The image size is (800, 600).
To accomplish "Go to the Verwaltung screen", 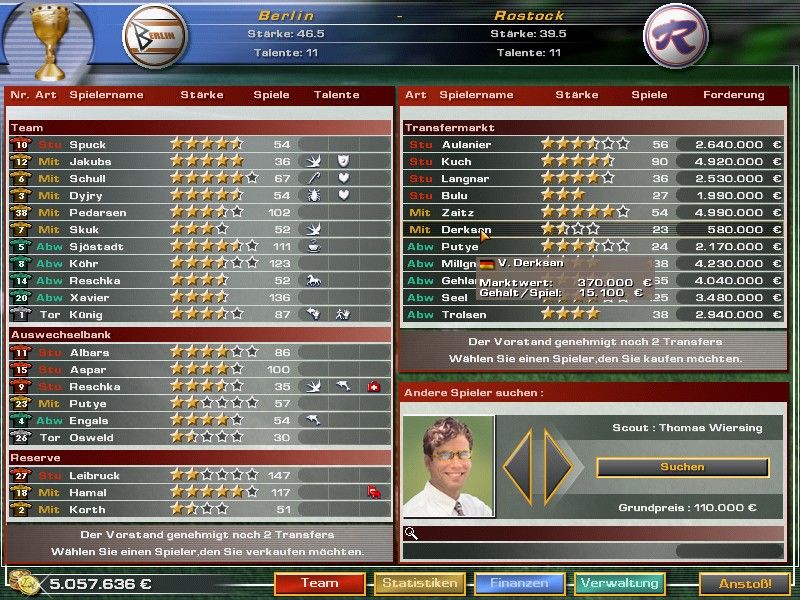I will [x=620, y=583].
